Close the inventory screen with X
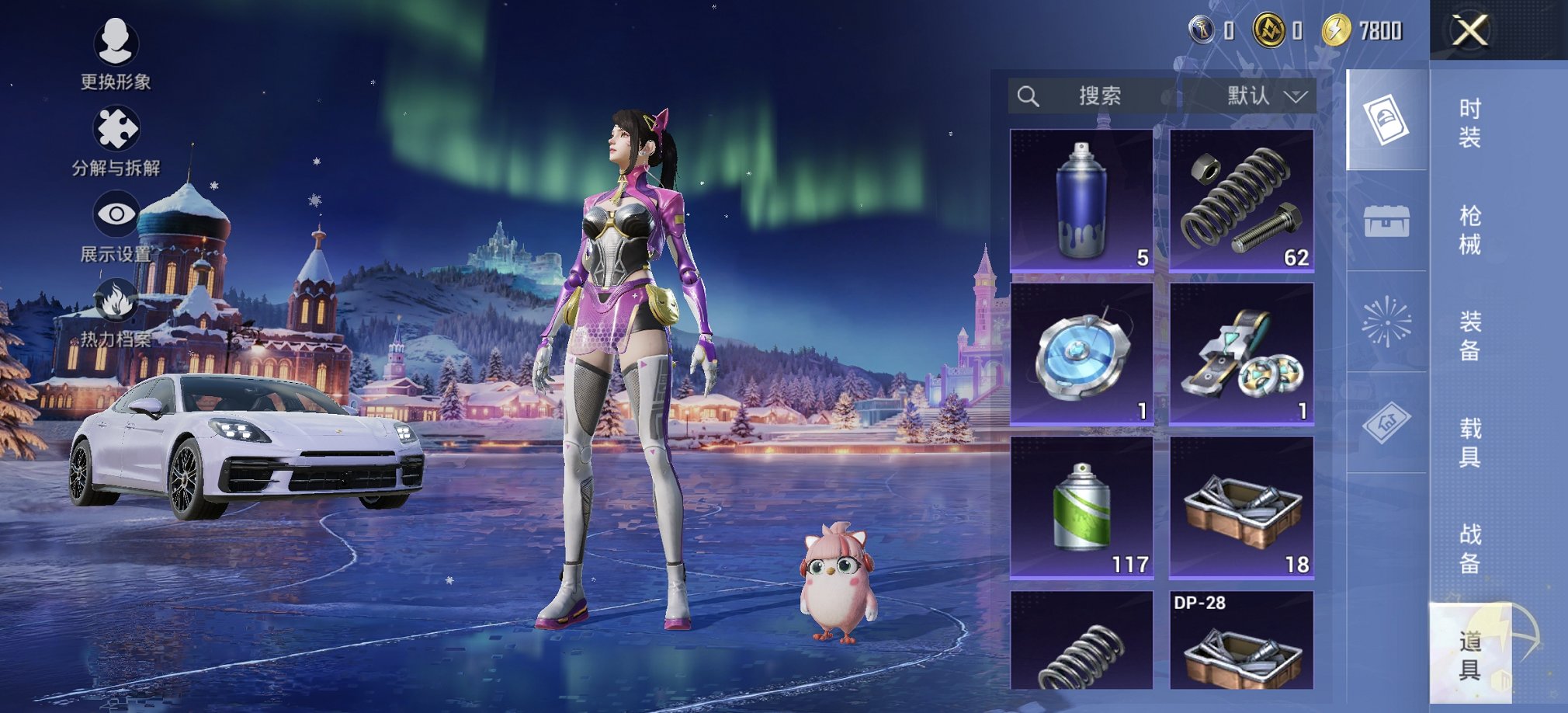 click(x=1469, y=31)
